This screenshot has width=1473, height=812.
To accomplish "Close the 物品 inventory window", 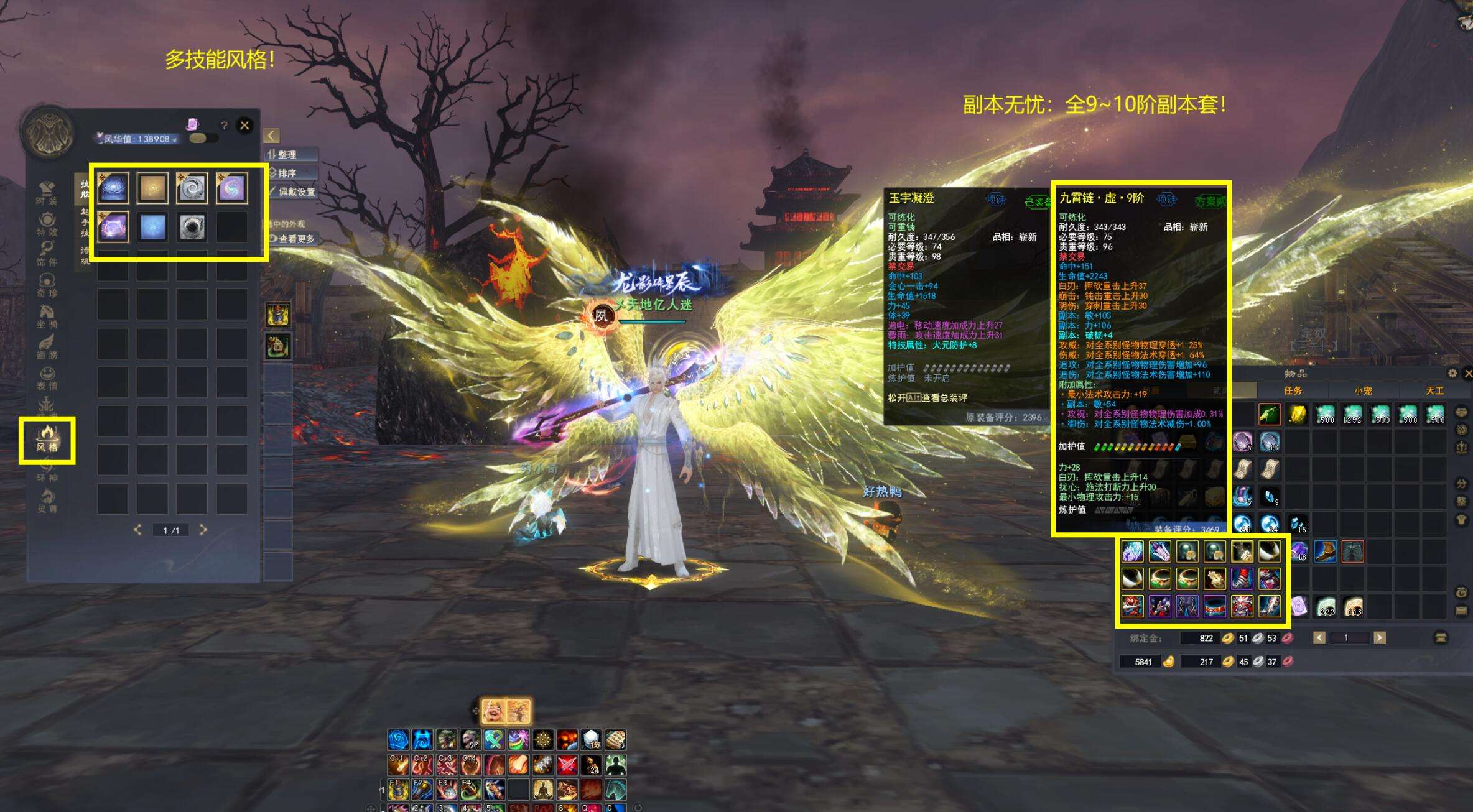I will [1468, 373].
